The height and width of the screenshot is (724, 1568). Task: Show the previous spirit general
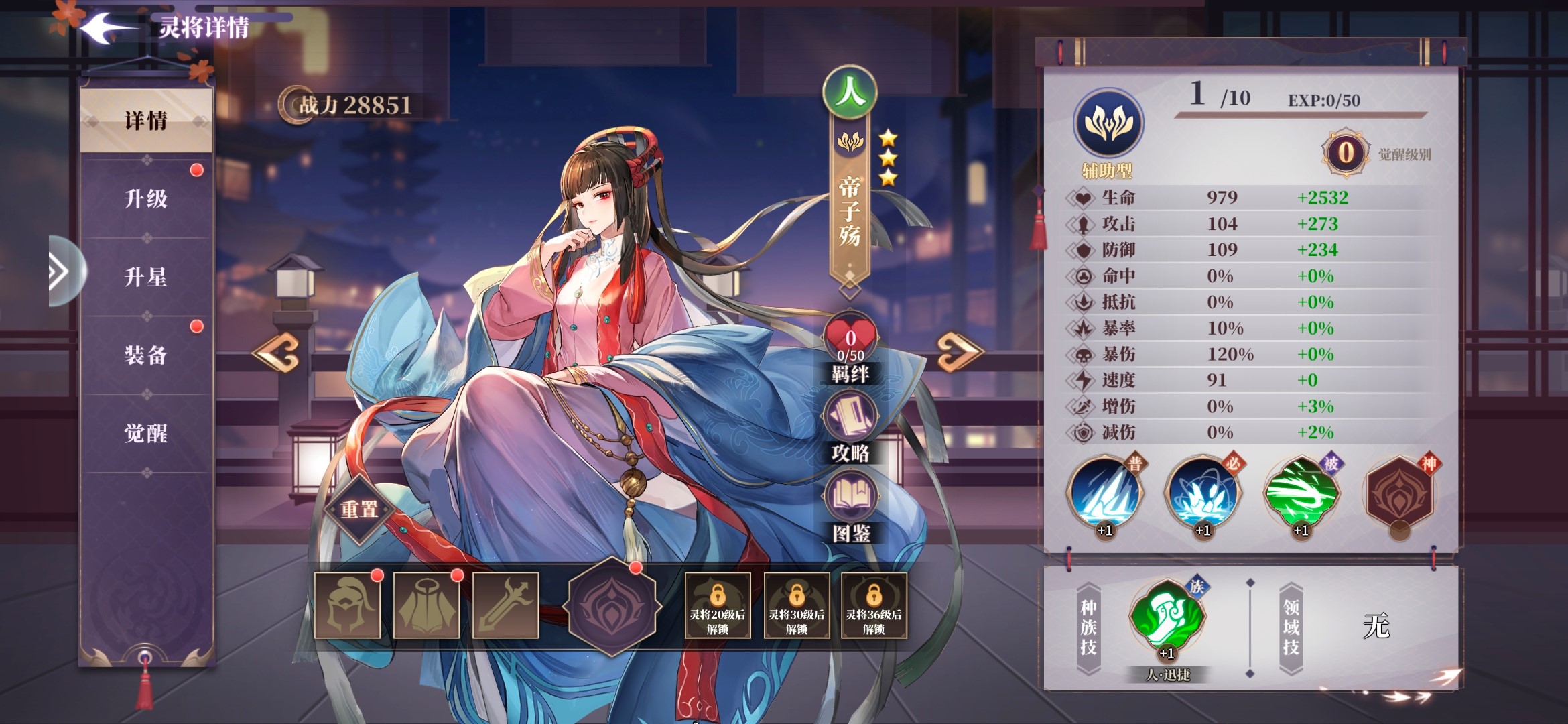pyautogui.click(x=277, y=351)
